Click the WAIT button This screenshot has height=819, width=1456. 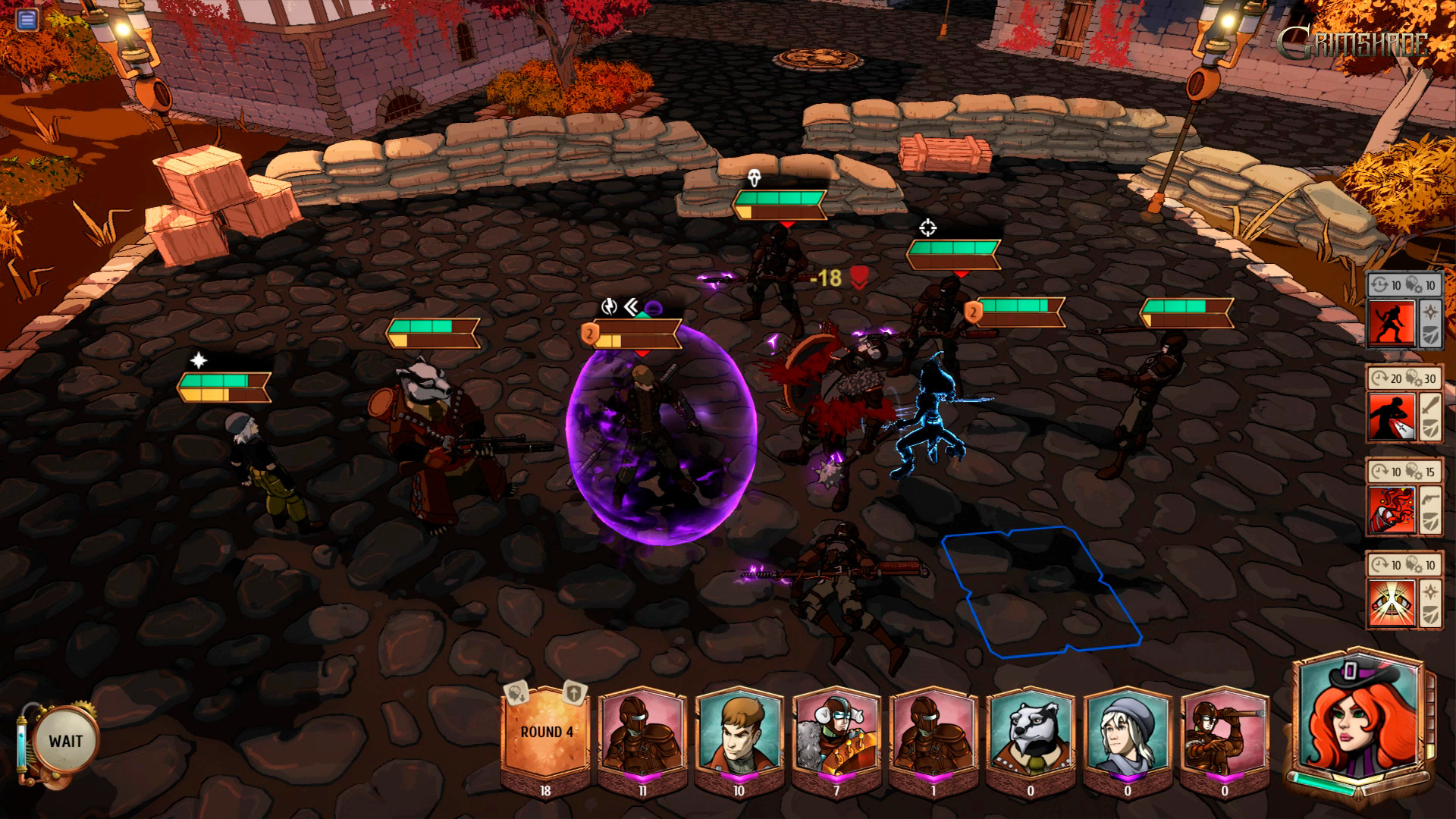[65, 741]
